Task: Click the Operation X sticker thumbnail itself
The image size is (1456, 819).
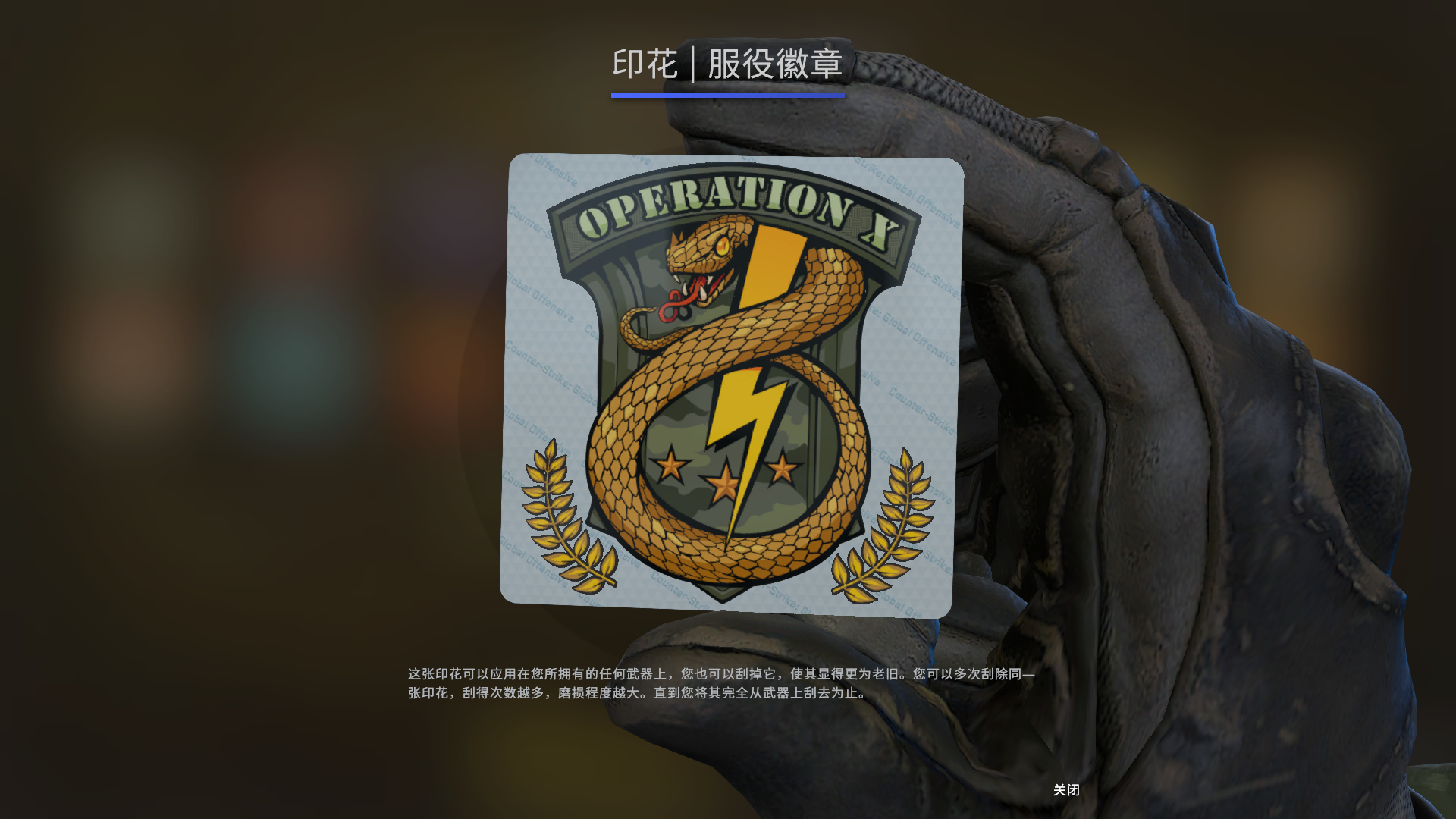Action: [x=732, y=383]
